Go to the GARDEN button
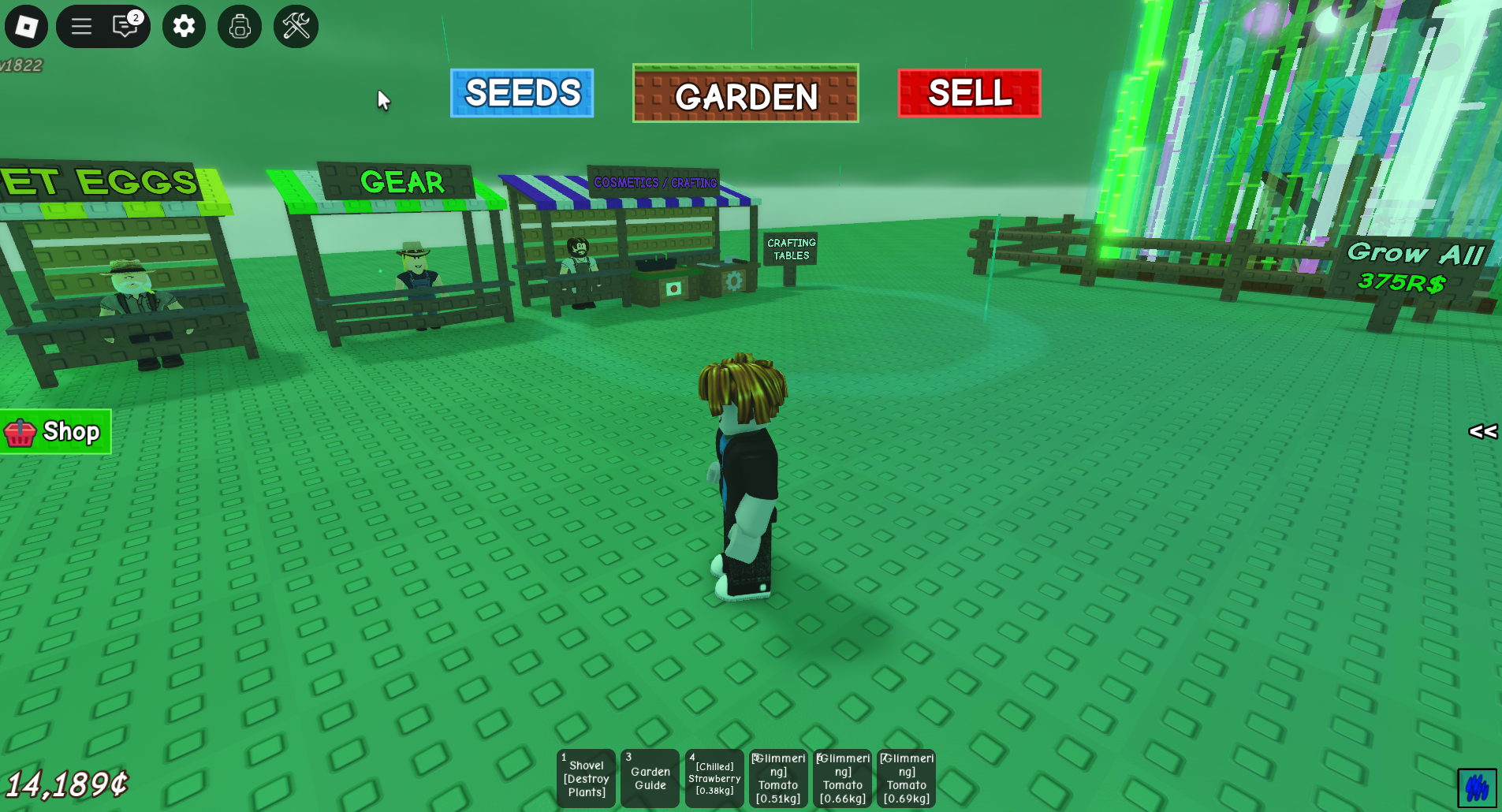The image size is (1502, 812). (x=745, y=94)
